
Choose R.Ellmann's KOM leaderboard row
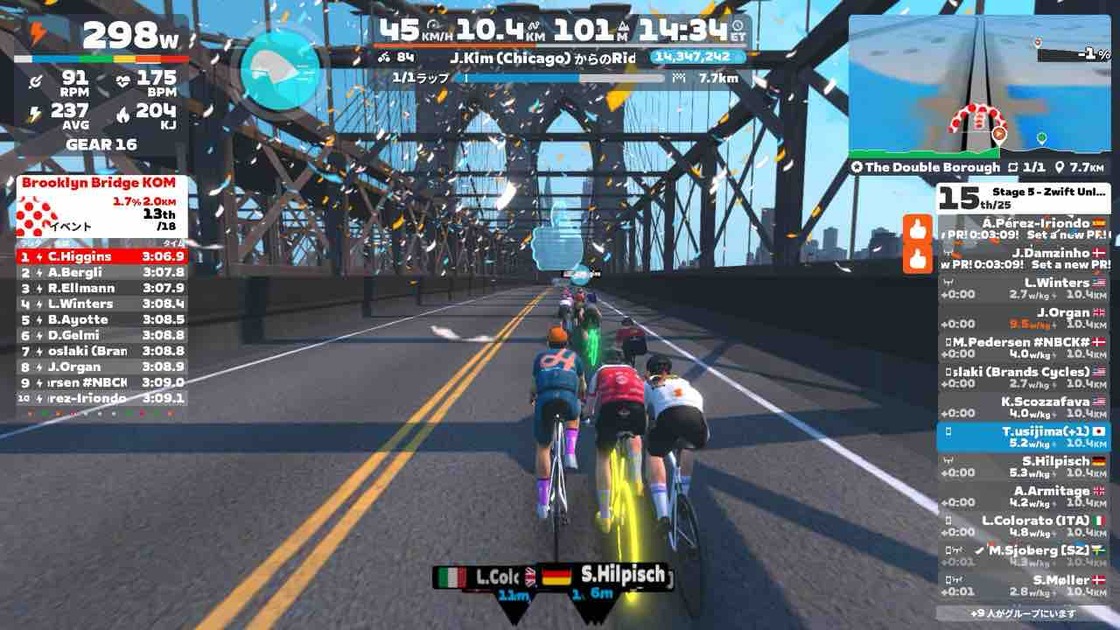click(x=102, y=288)
